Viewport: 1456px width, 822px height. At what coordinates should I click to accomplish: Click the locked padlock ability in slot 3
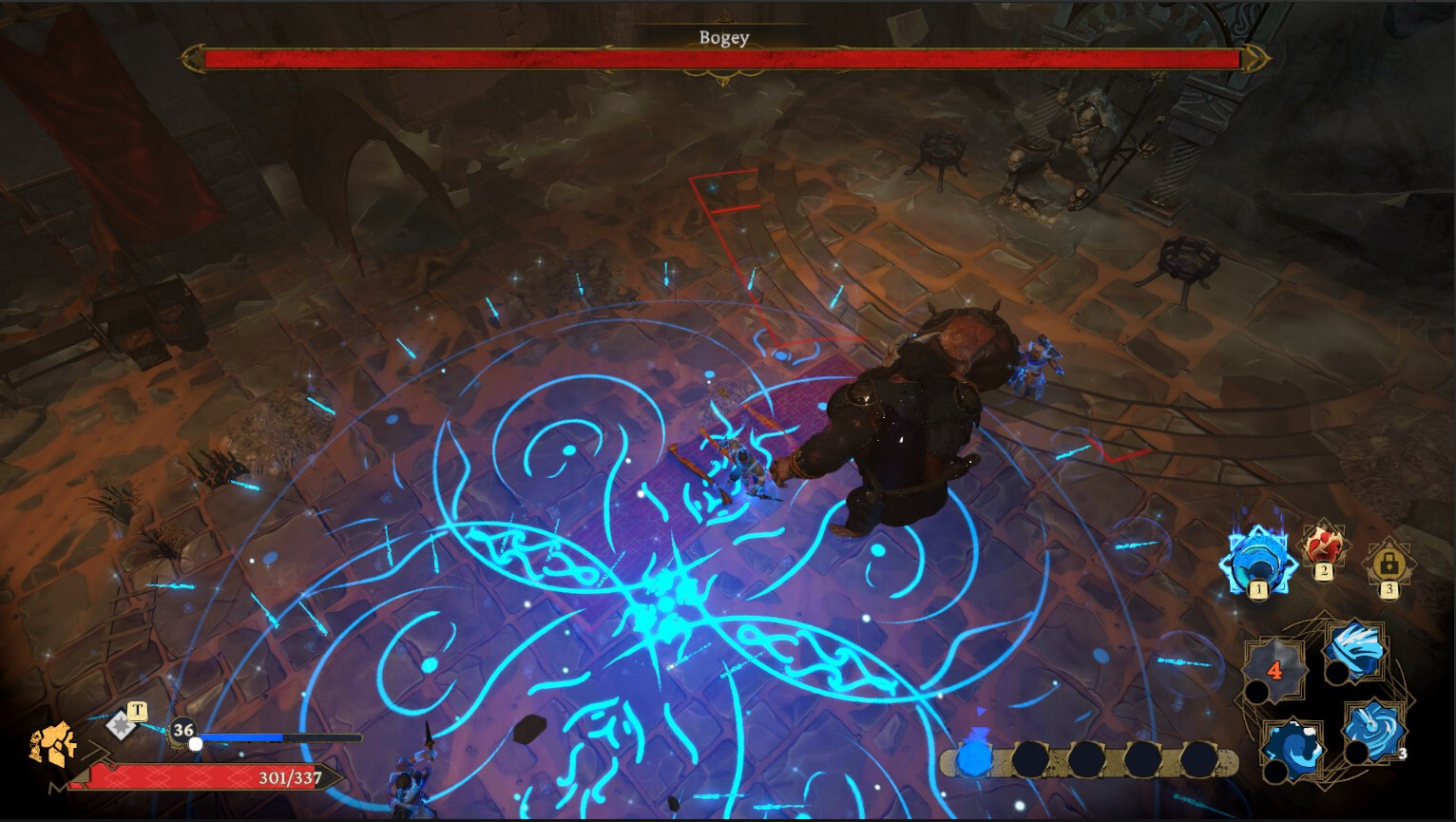(x=1389, y=563)
